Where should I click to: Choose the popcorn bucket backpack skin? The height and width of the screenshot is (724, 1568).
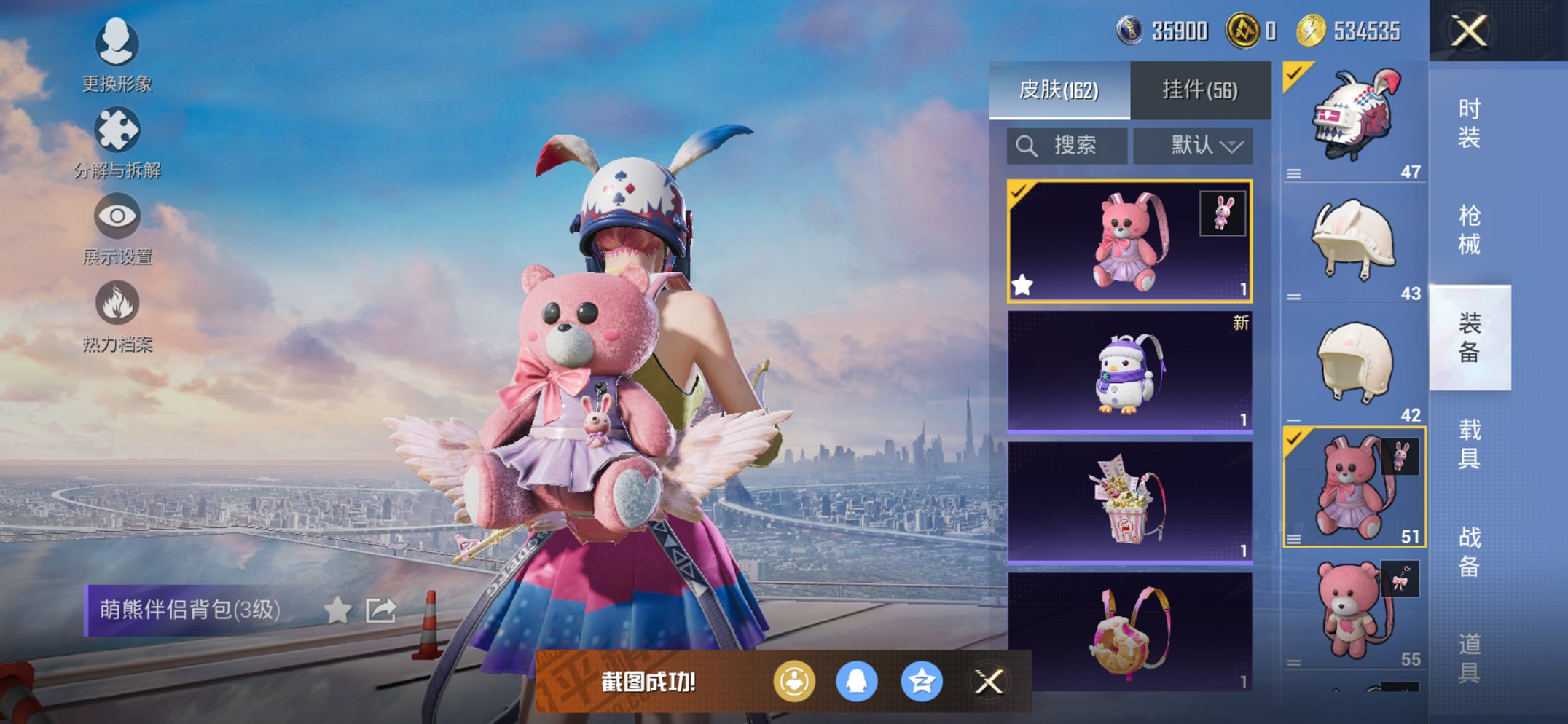pos(1129,503)
